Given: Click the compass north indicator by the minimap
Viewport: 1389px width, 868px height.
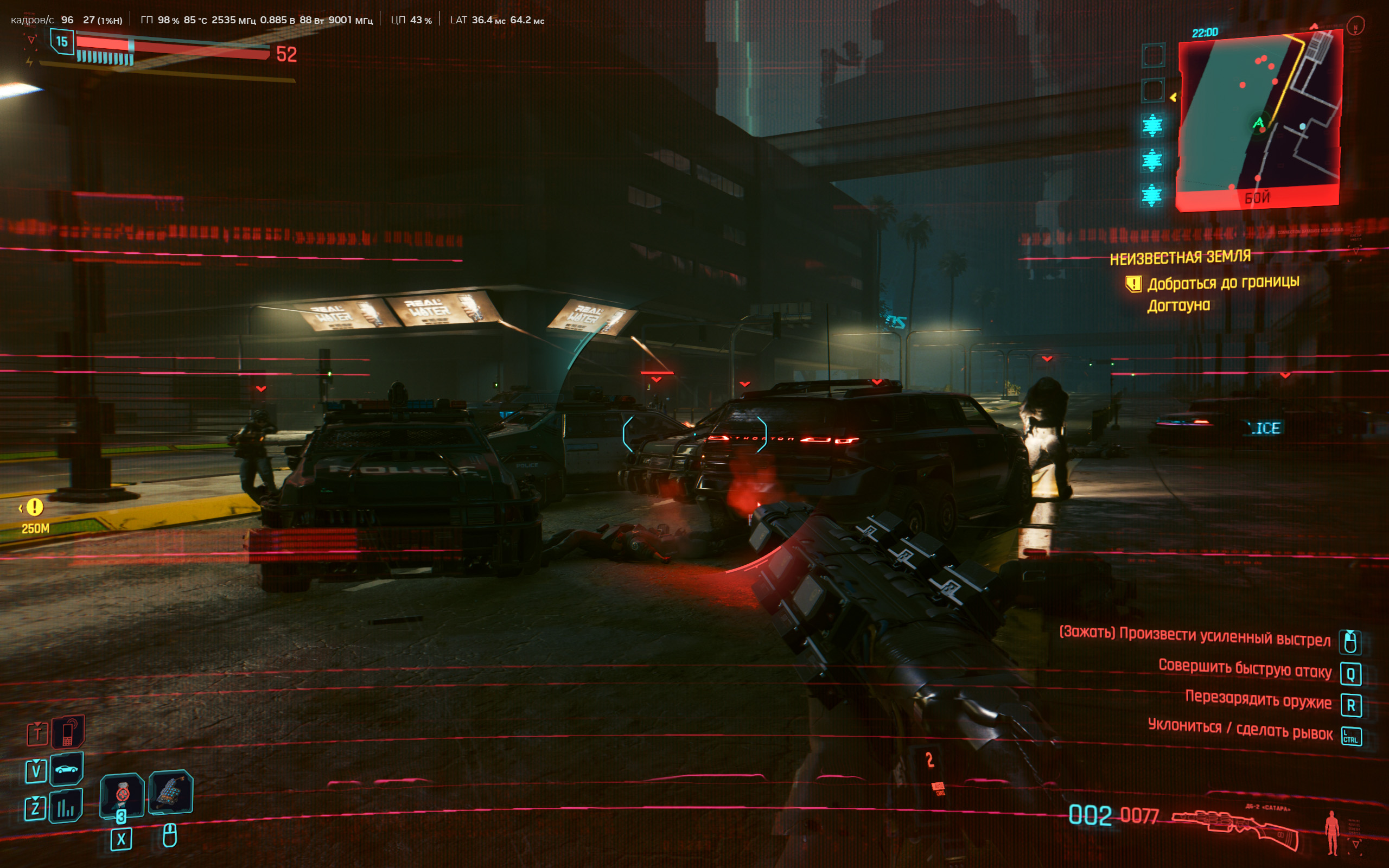Looking at the screenshot, I should [x=1355, y=27].
